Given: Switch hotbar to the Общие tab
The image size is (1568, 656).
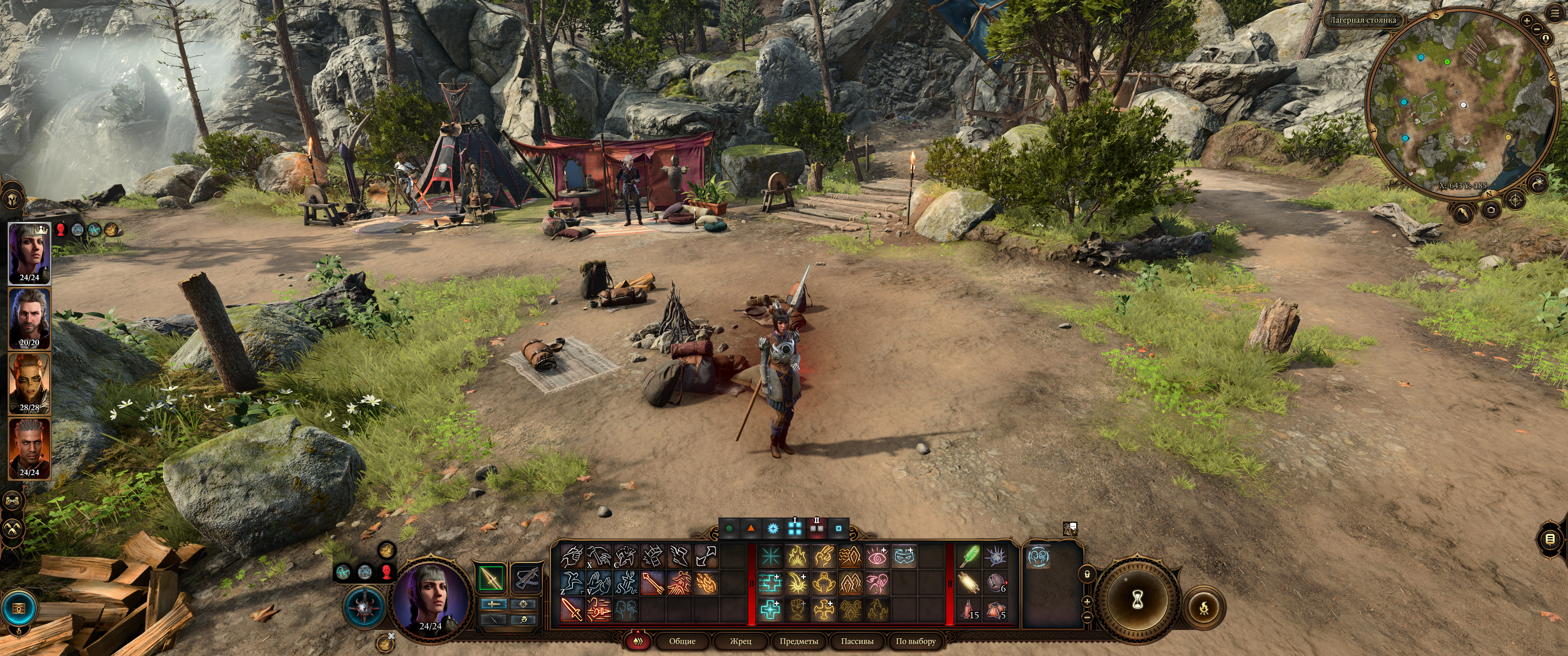Looking at the screenshot, I should click(682, 641).
